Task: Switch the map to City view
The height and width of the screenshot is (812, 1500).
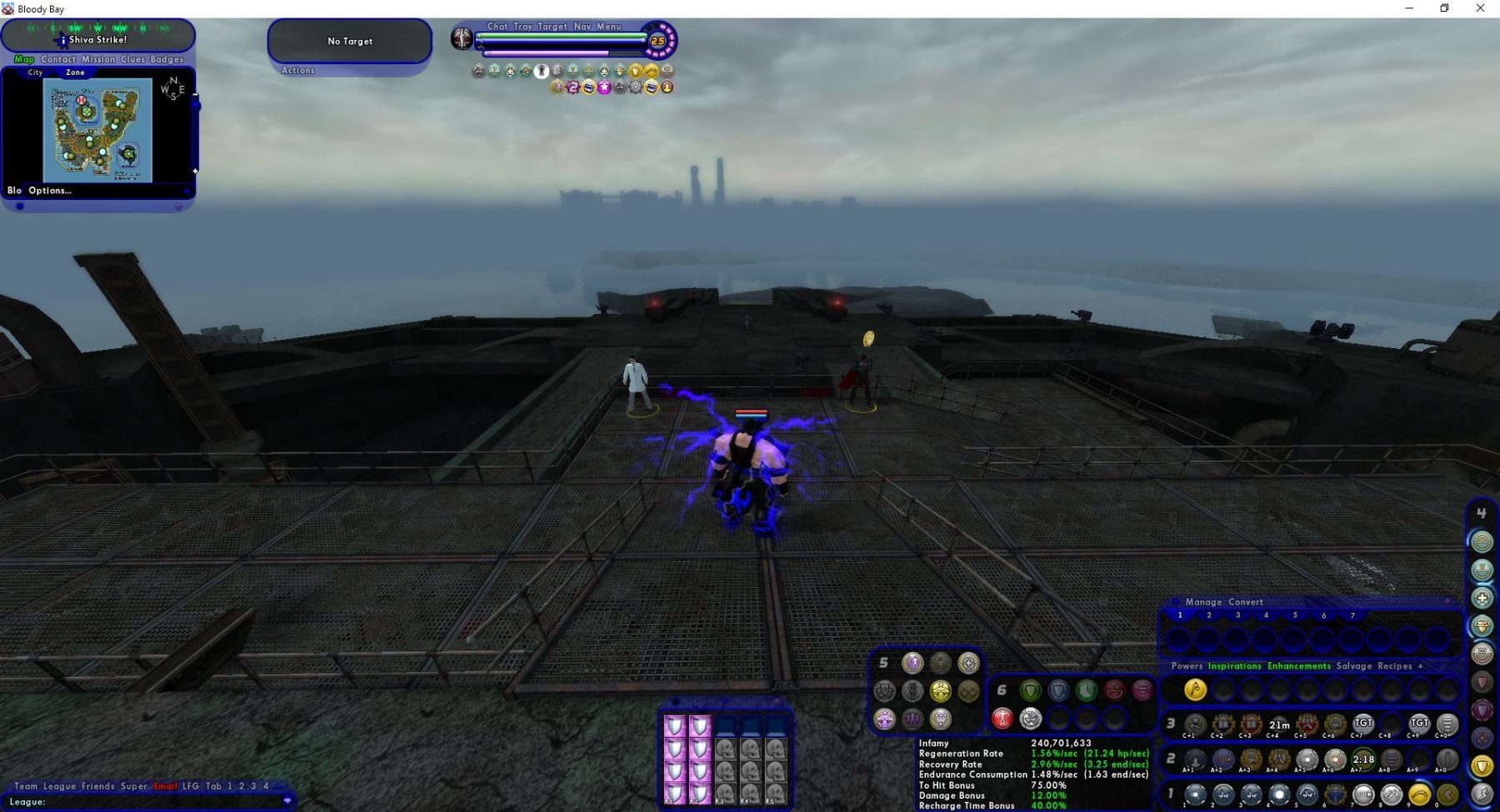Action: pos(35,72)
